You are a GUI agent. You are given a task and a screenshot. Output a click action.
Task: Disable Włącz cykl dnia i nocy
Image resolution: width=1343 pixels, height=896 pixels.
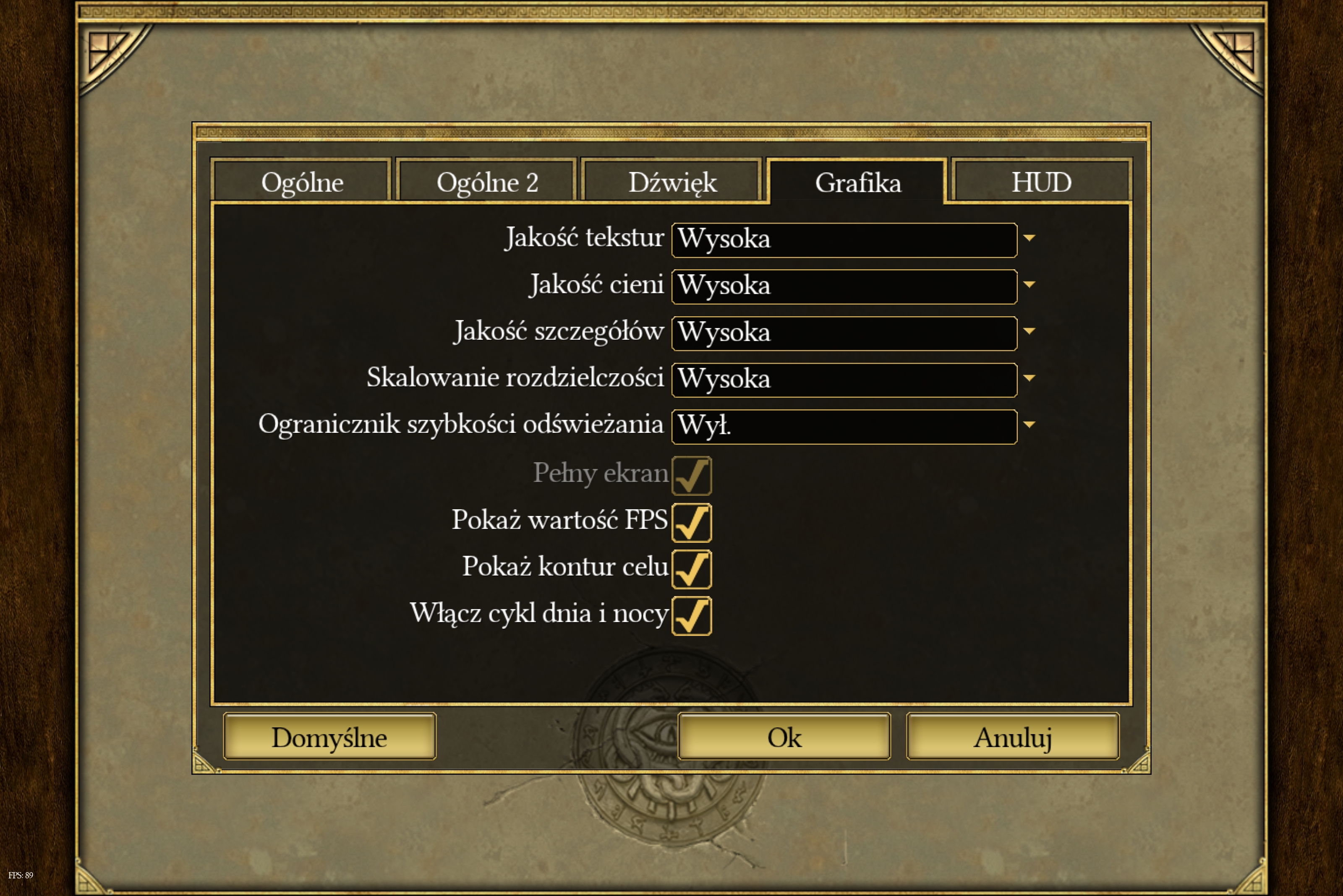[692, 616]
